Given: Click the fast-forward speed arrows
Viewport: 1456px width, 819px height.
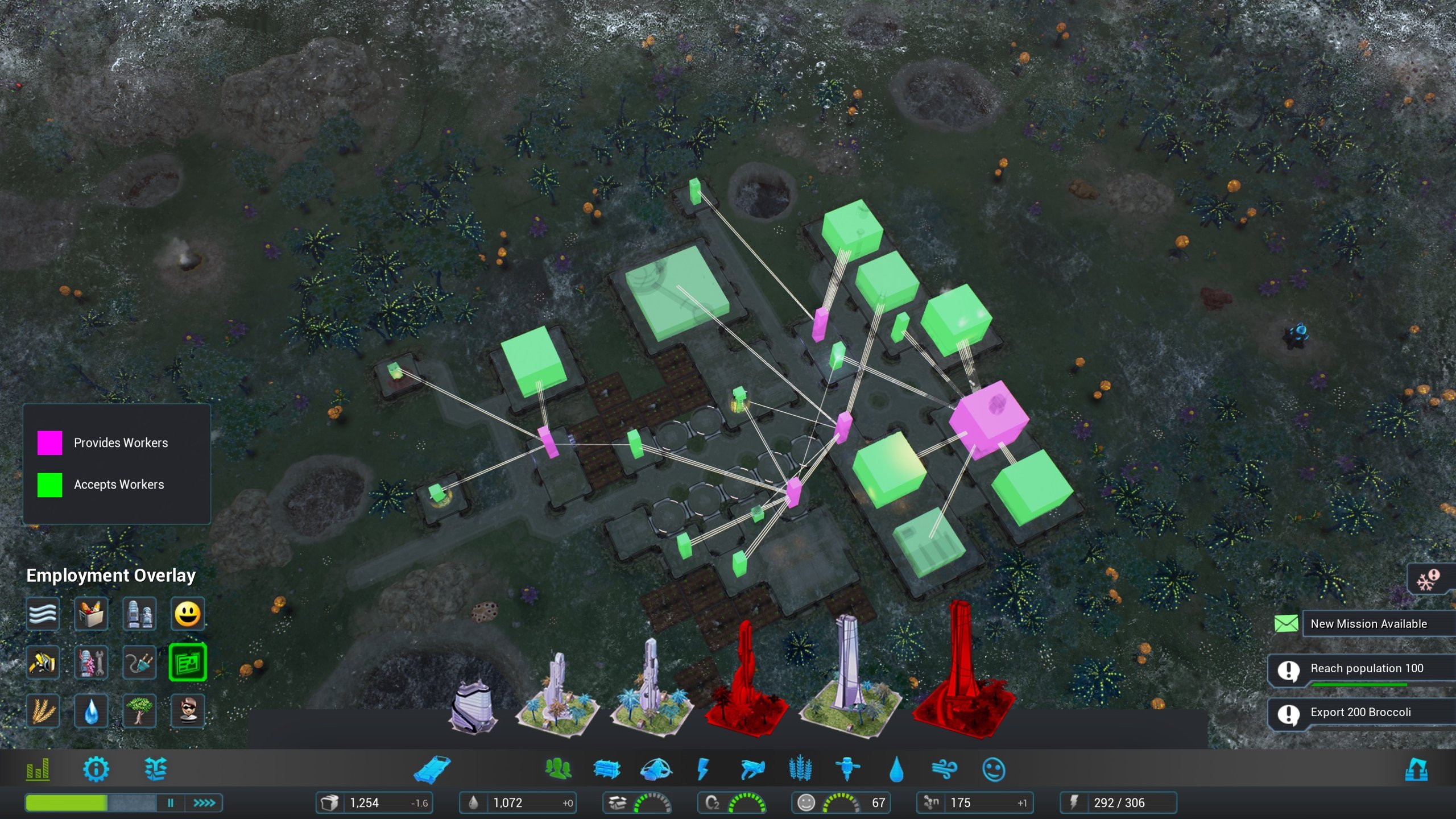Looking at the screenshot, I should pyautogui.click(x=206, y=804).
